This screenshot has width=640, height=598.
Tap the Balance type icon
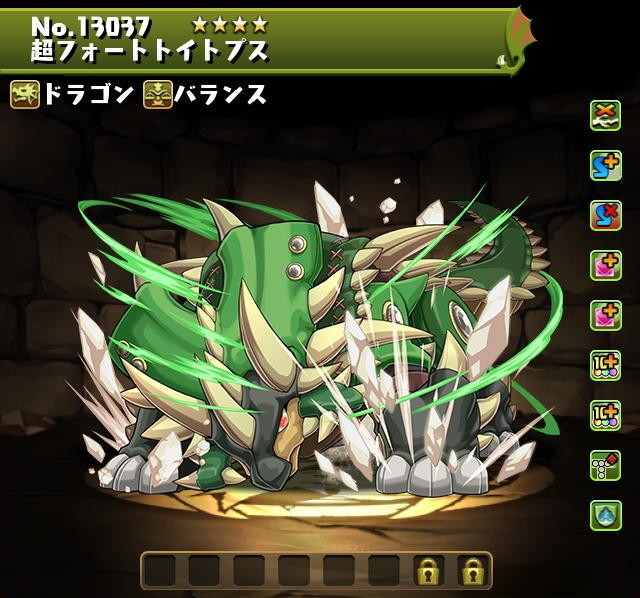(158, 96)
